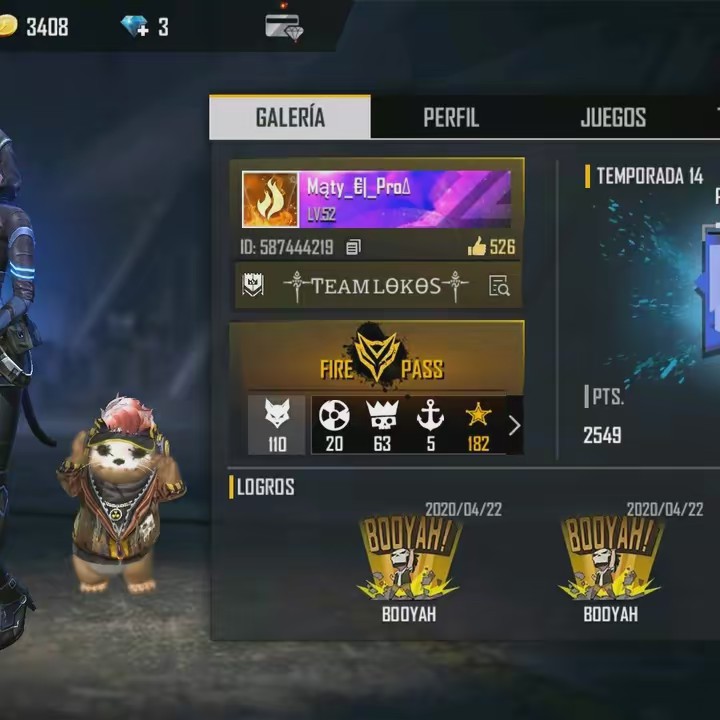Open the player avatar flame icon
Image resolution: width=720 pixels, height=720 pixels.
pyautogui.click(x=270, y=200)
